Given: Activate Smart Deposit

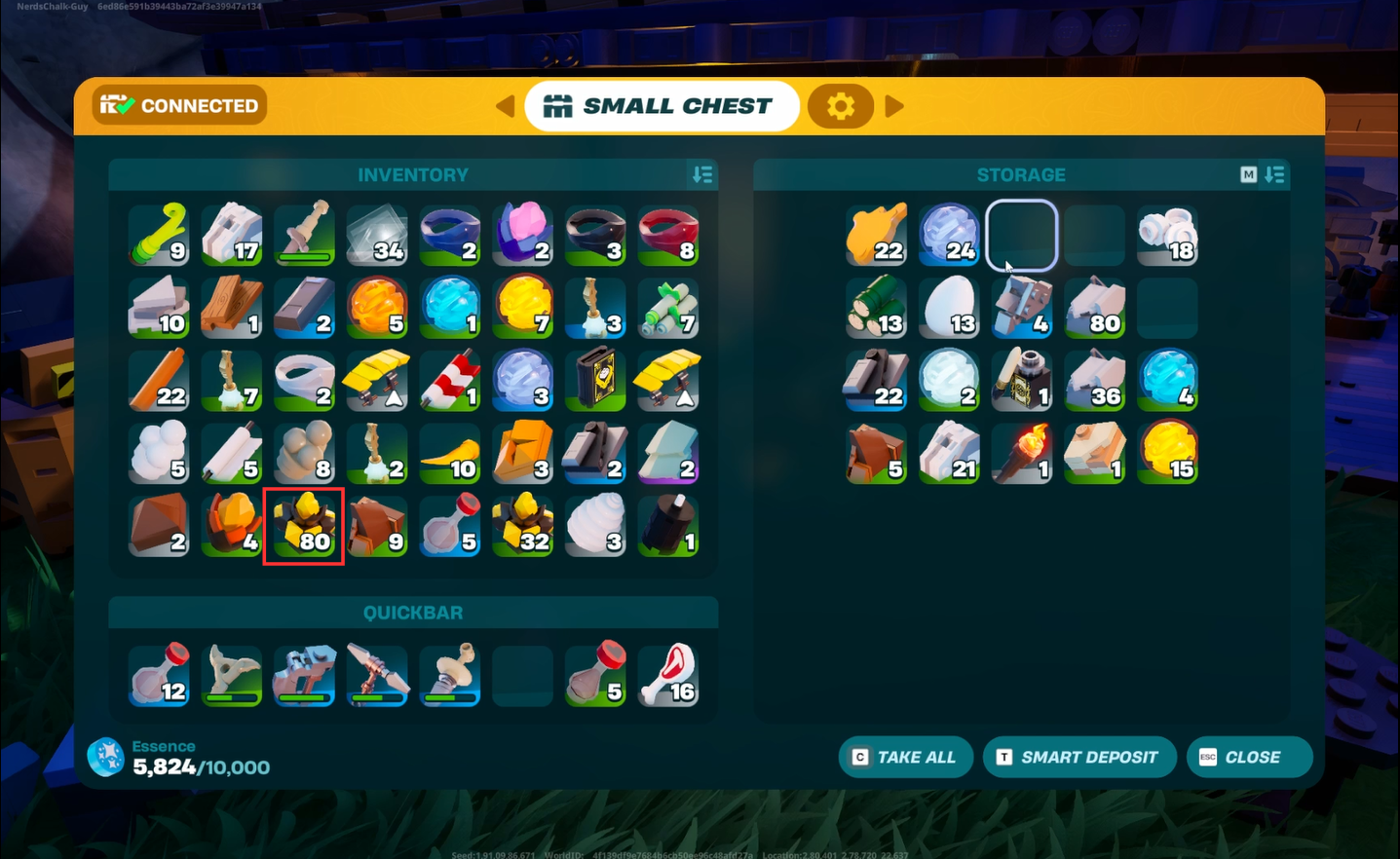Looking at the screenshot, I should [x=1078, y=757].
